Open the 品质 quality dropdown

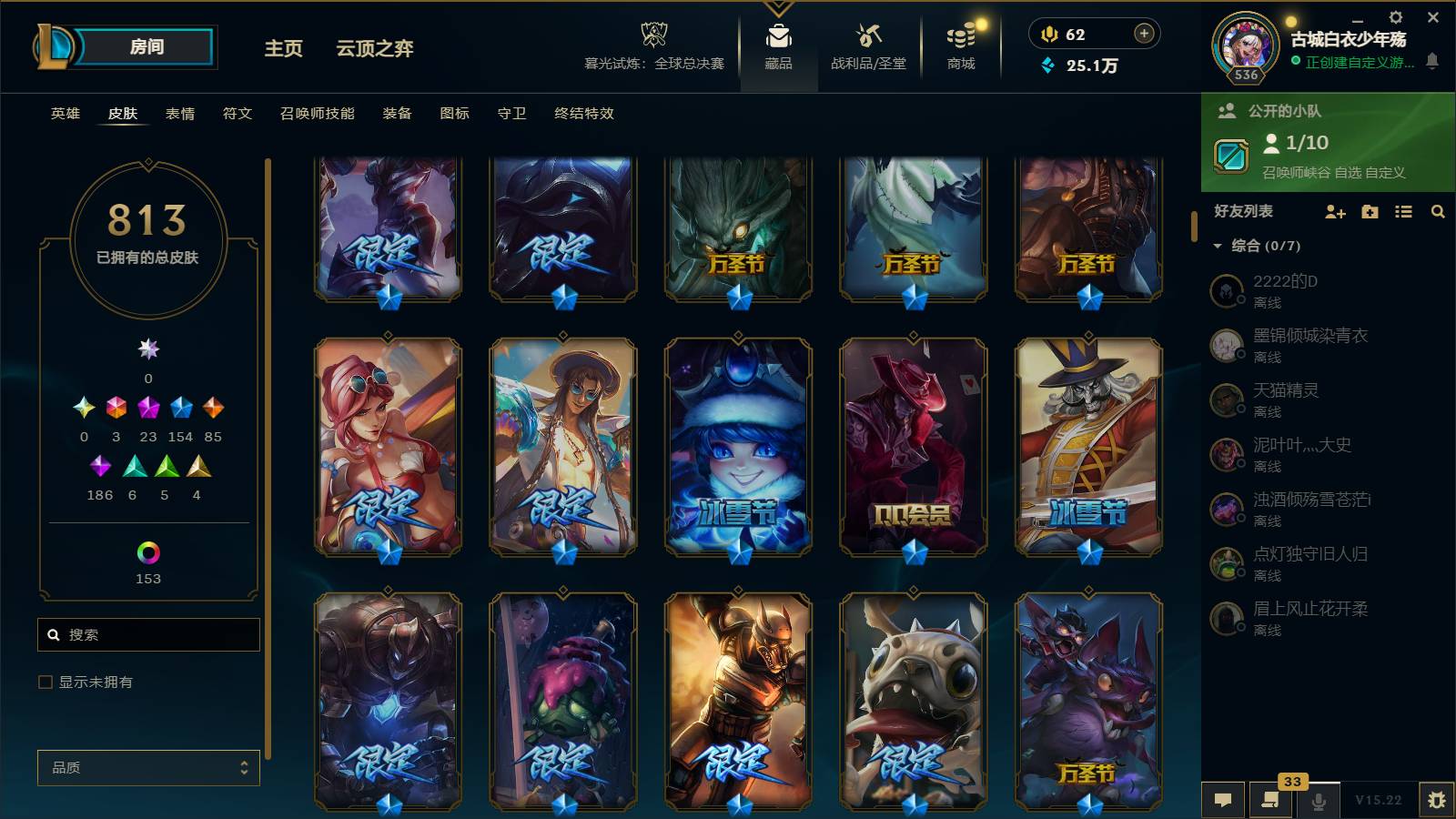click(147, 768)
